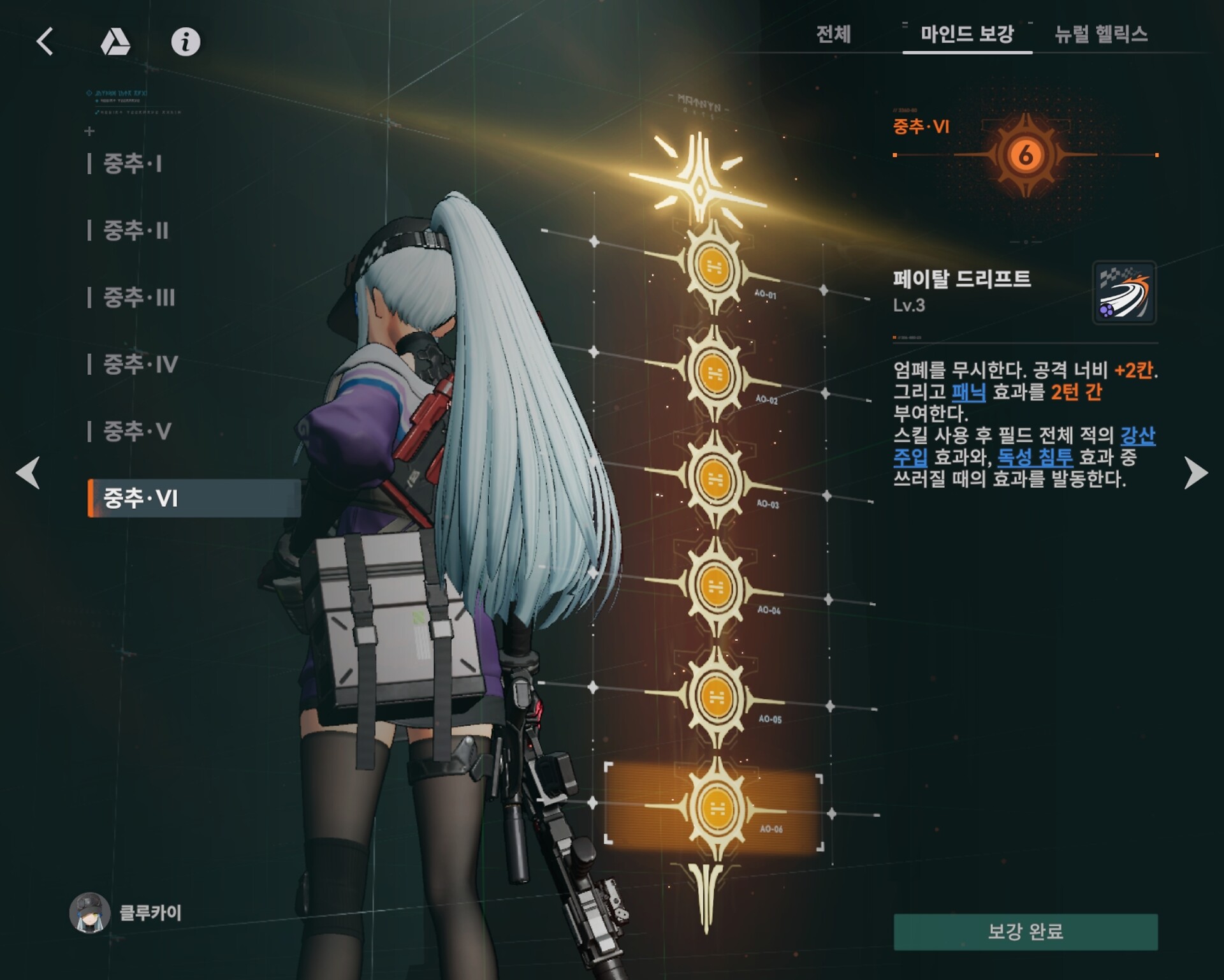Image resolution: width=1224 pixels, height=980 pixels.
Task: Switch to the 전체 tab
Action: tap(833, 34)
